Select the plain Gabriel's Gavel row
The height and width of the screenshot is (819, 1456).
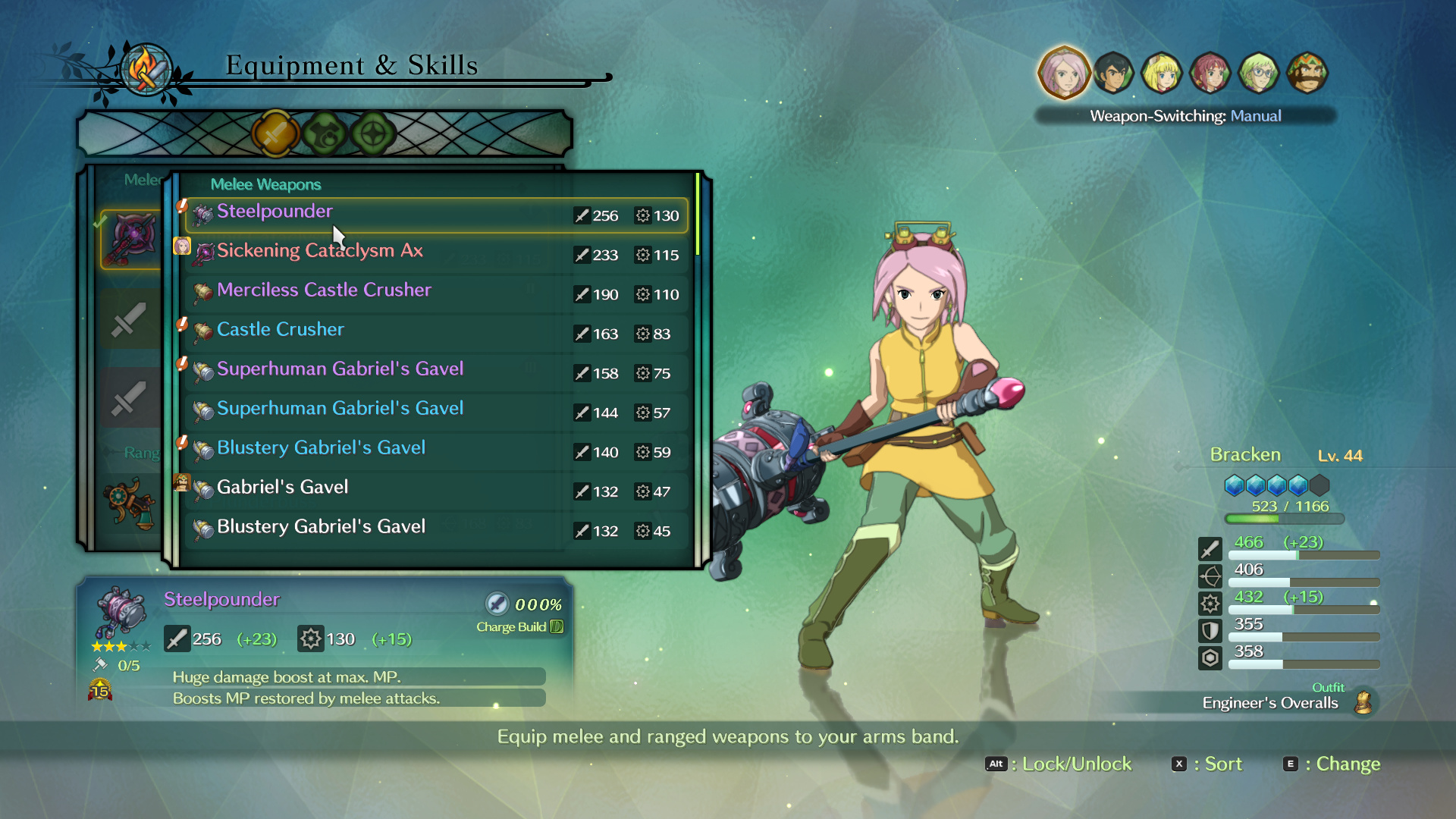(x=436, y=491)
